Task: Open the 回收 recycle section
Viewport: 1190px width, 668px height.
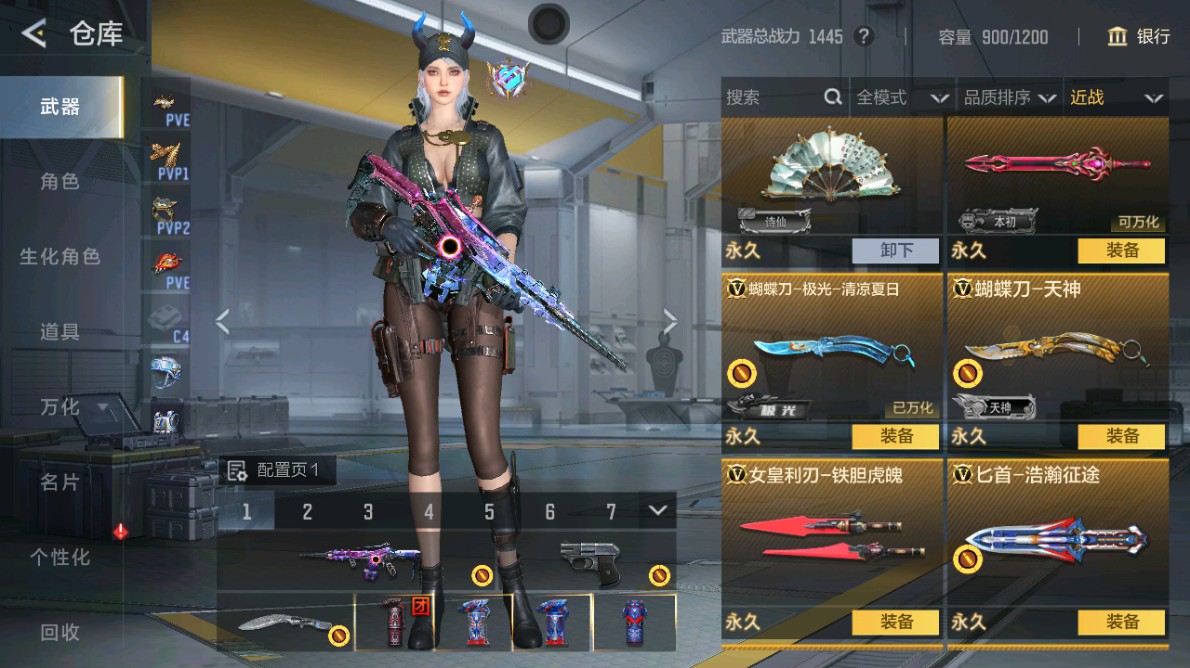Action: 60,632
